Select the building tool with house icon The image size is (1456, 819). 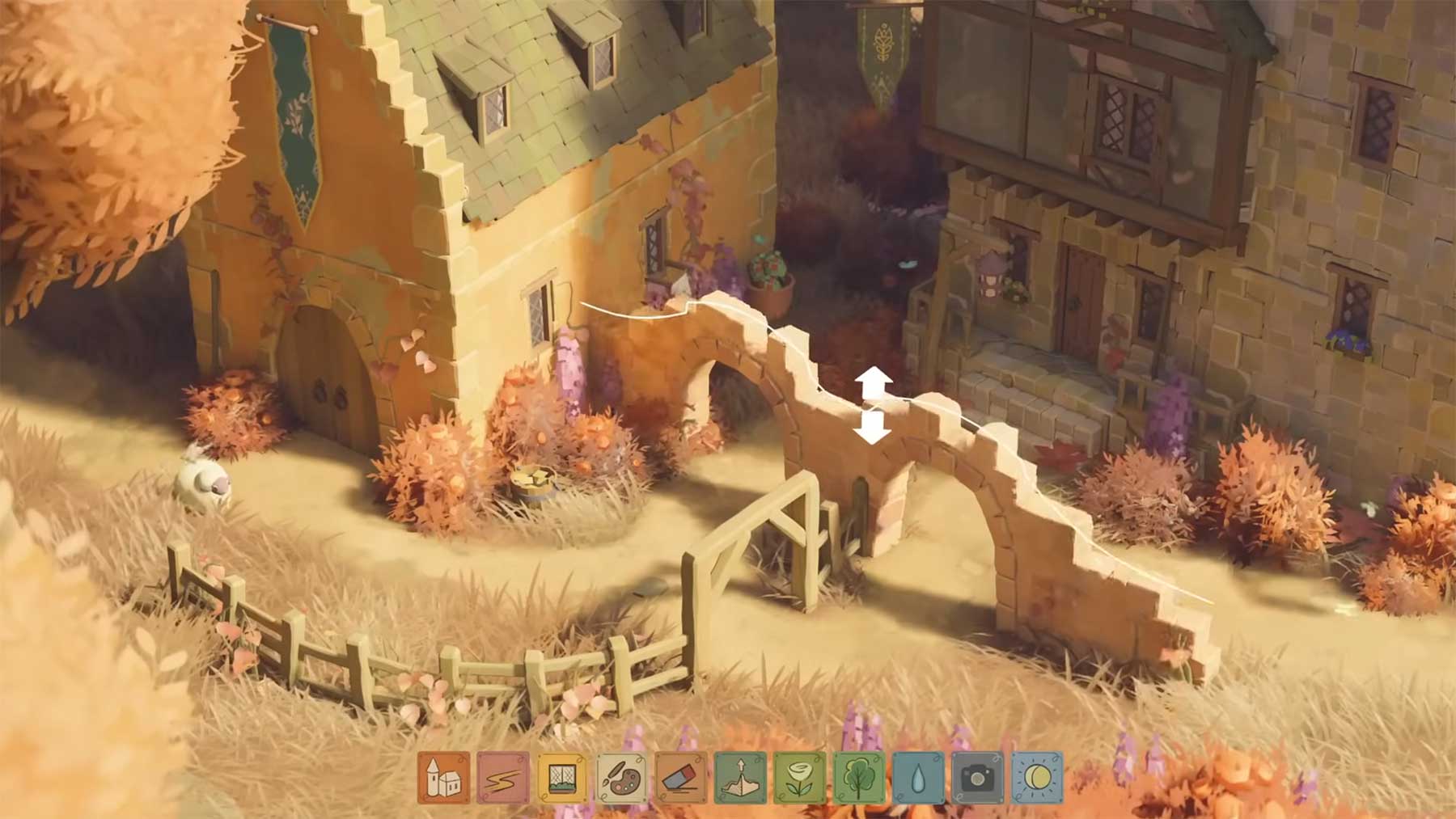click(443, 778)
